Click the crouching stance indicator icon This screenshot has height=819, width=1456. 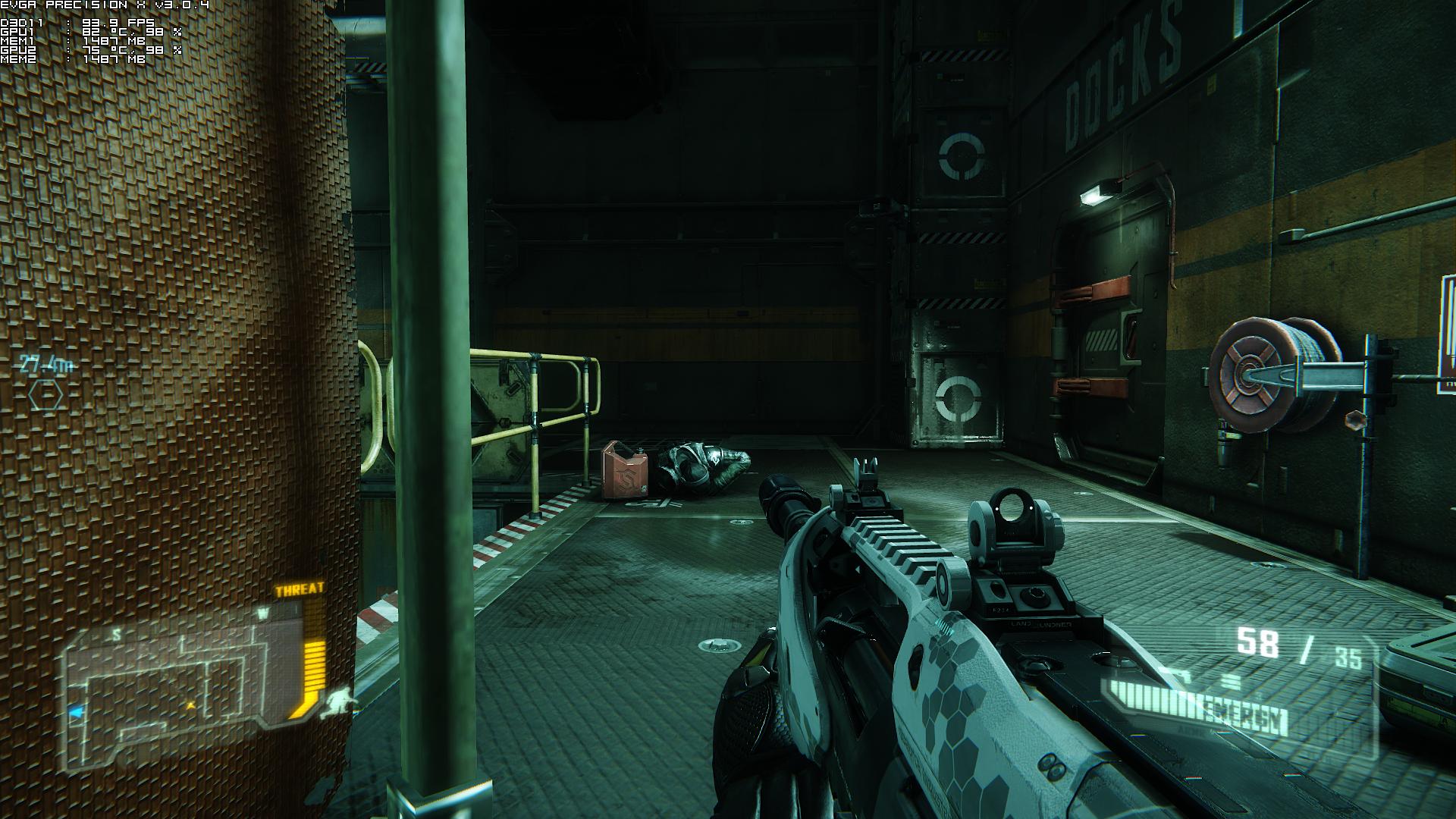coord(337,701)
